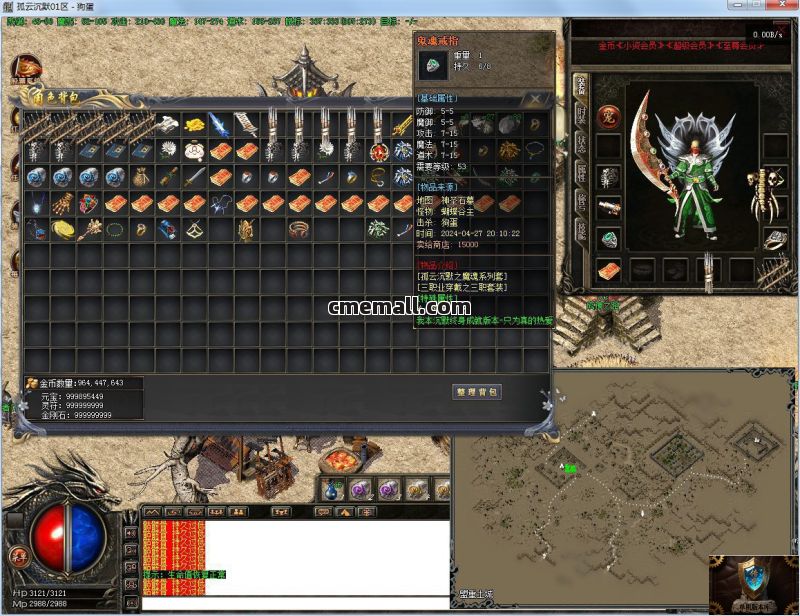Select the equipped green gem ring
The width and height of the screenshot is (800, 616).
click(609, 239)
